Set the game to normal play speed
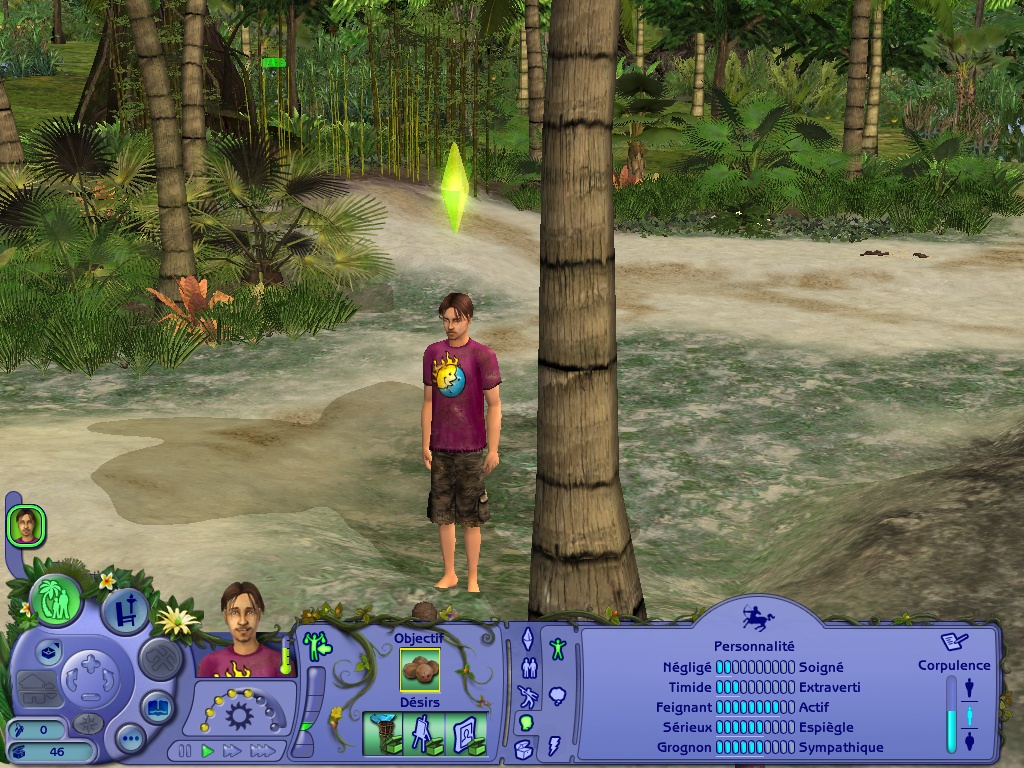 coord(208,750)
